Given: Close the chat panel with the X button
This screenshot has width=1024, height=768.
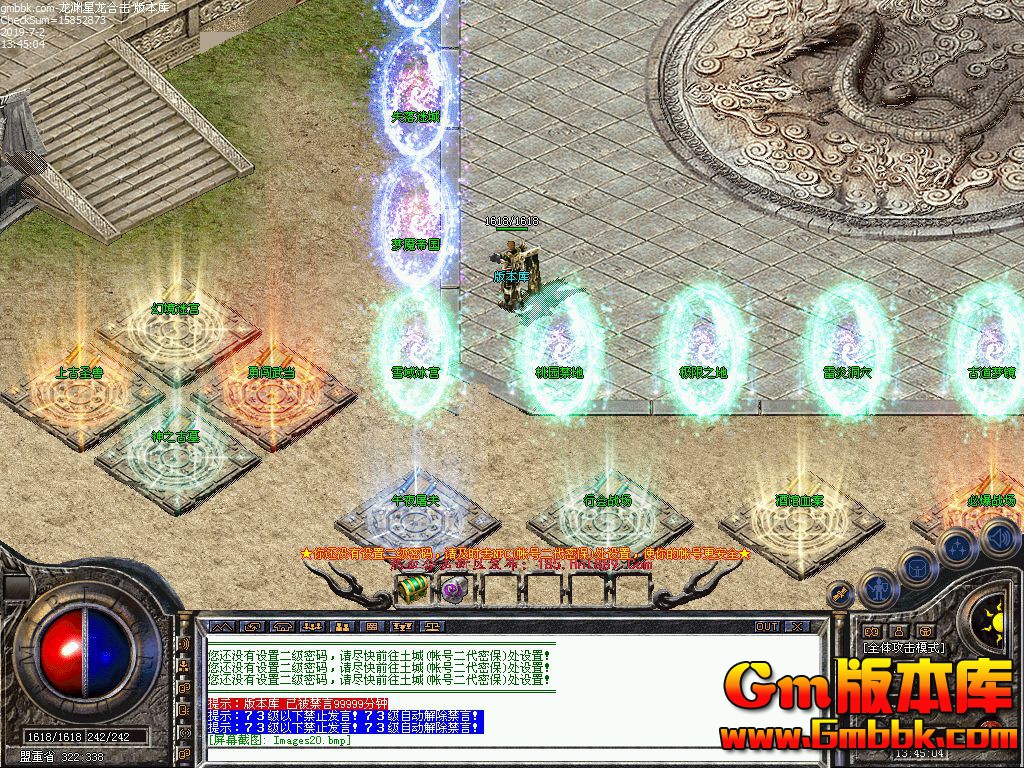Looking at the screenshot, I should click(796, 626).
